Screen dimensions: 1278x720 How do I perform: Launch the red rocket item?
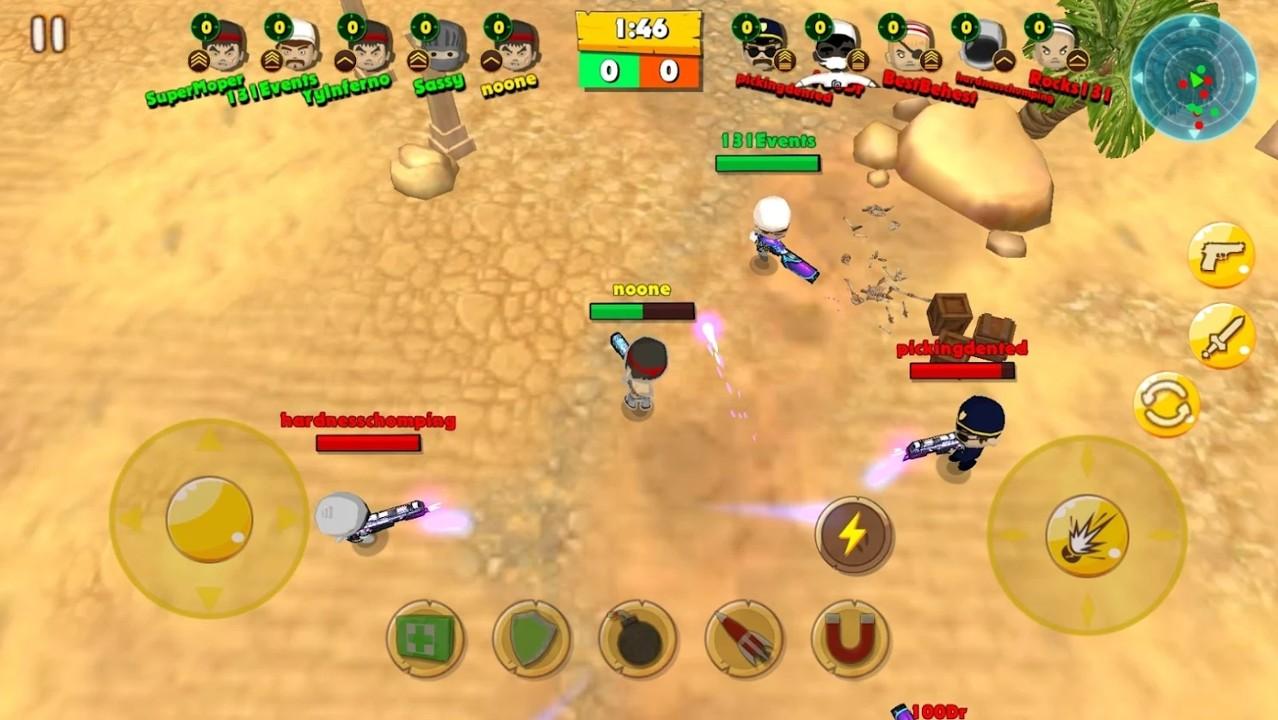(744, 638)
